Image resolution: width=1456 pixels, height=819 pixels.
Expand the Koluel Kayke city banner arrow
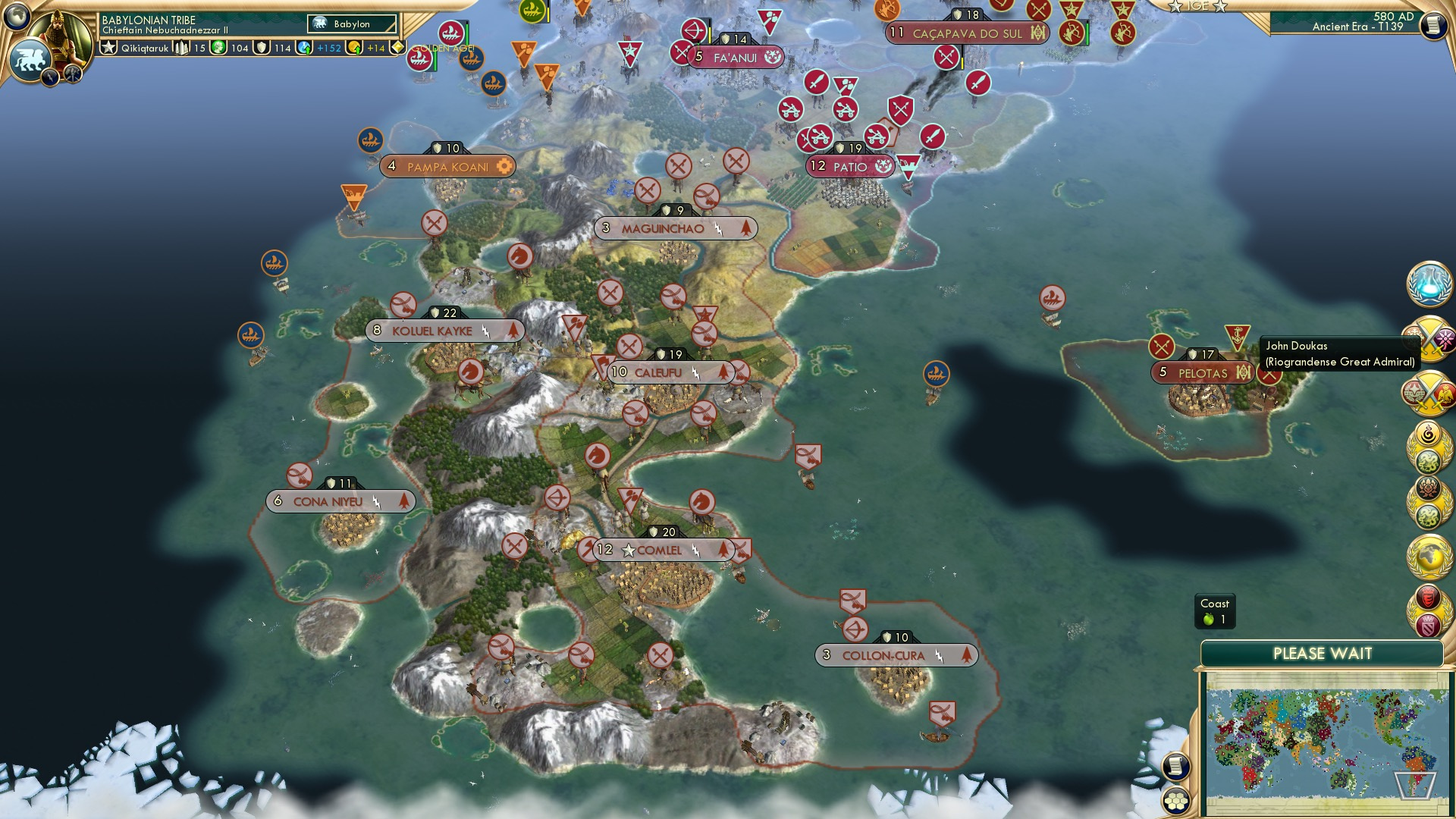(515, 331)
